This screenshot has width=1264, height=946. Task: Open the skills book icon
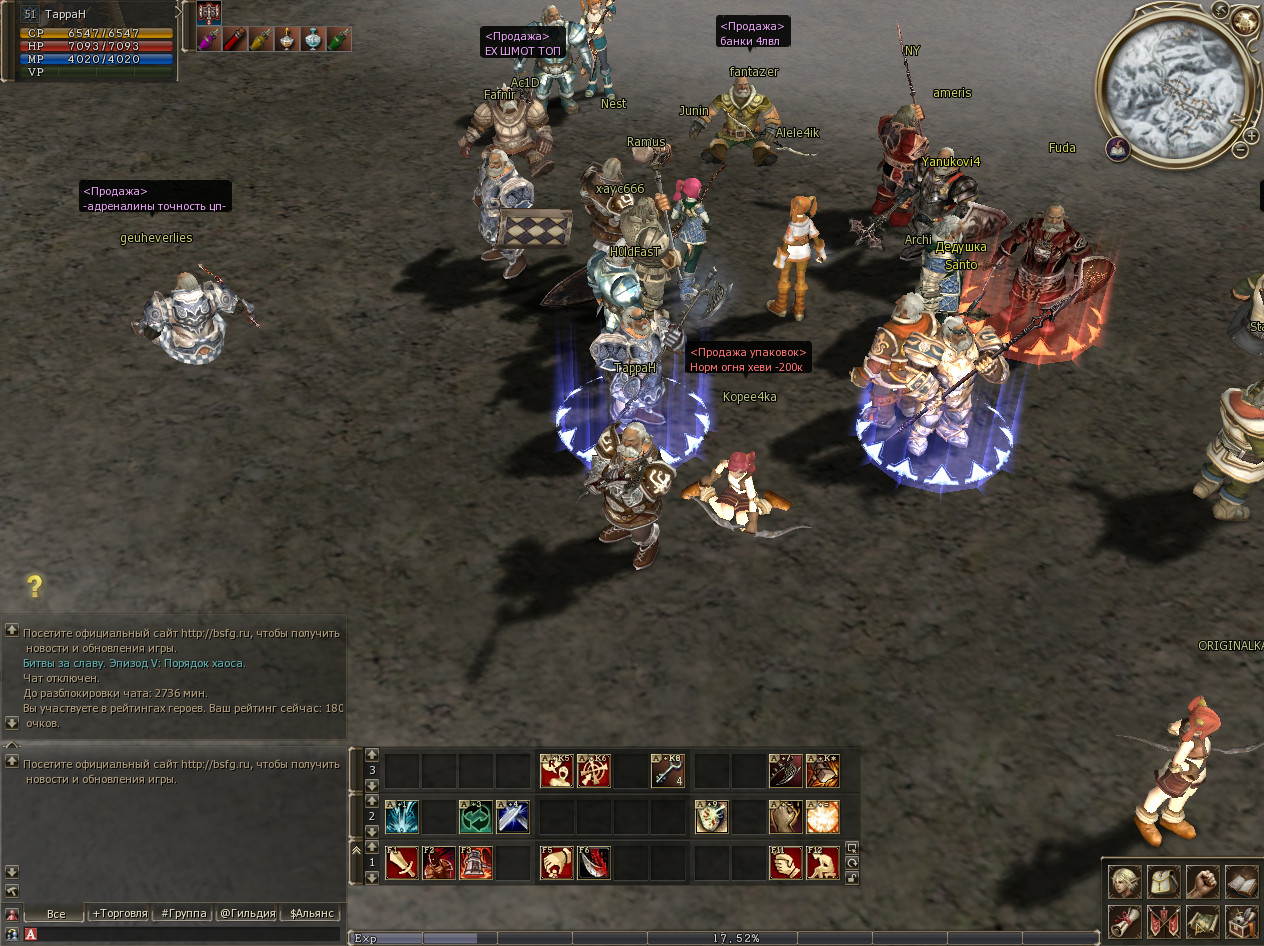[x=1242, y=881]
